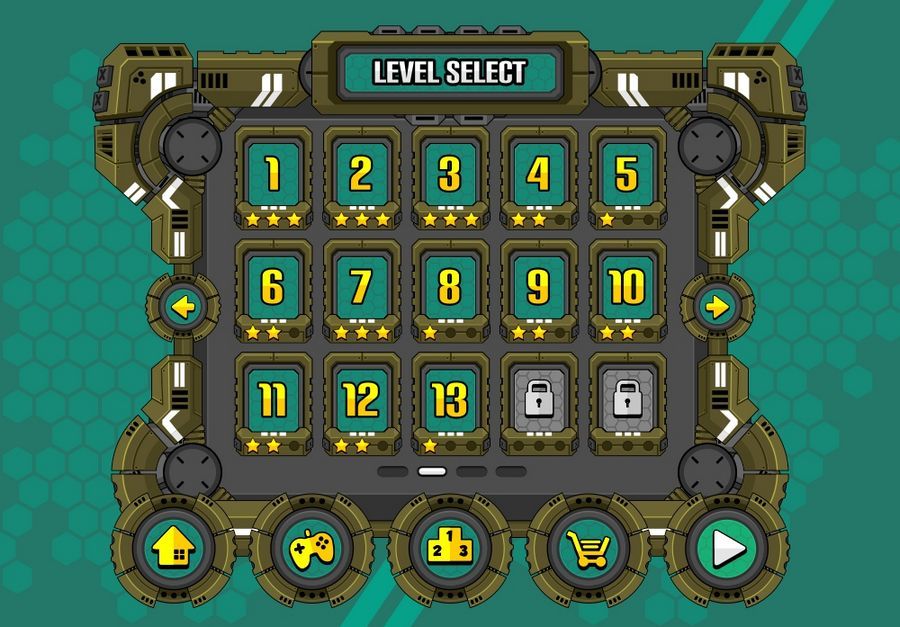900x627 pixels.
Task: Choose level 11 tile
Action: [273, 400]
